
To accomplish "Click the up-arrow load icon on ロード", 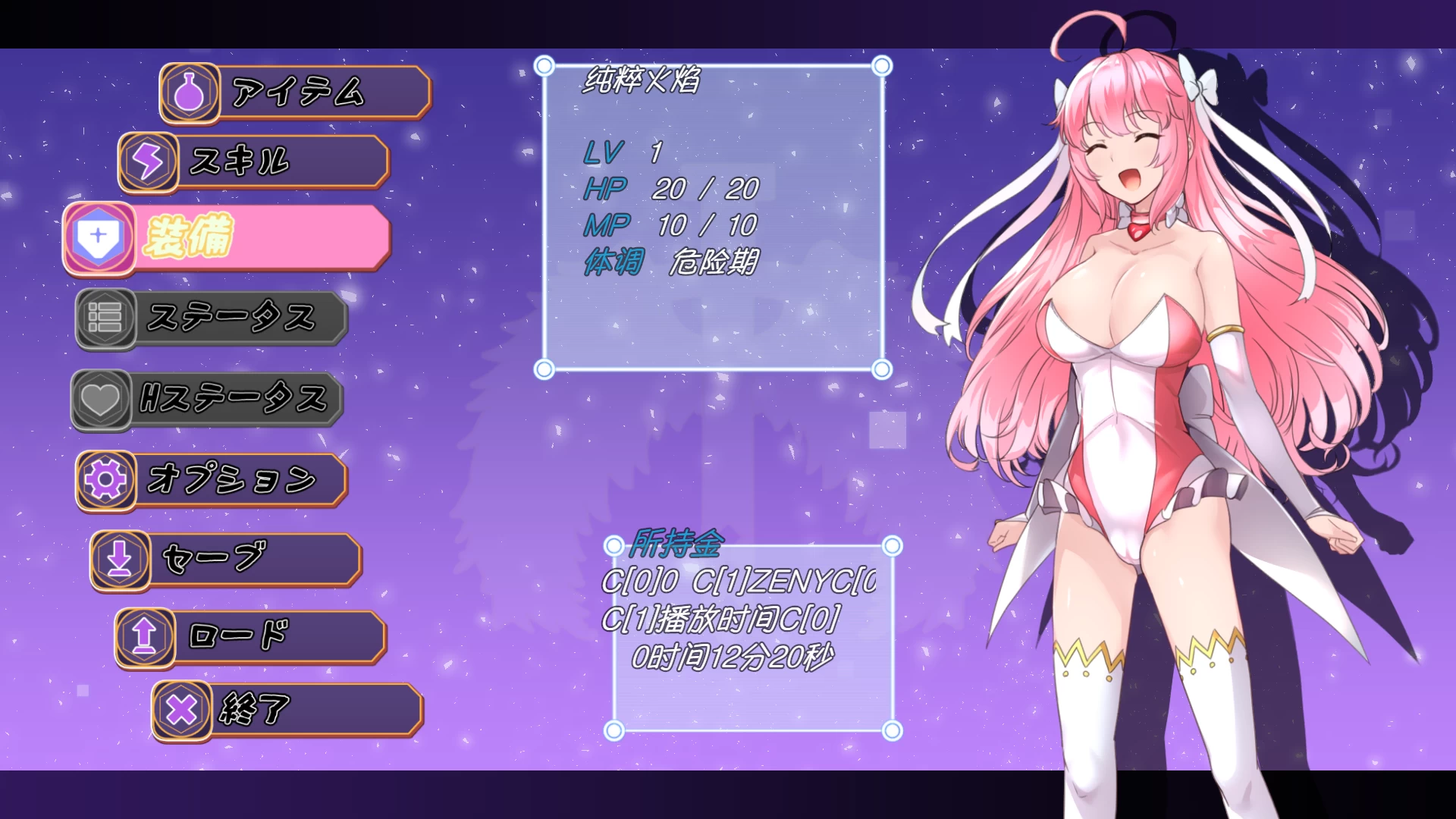I will tap(146, 639).
